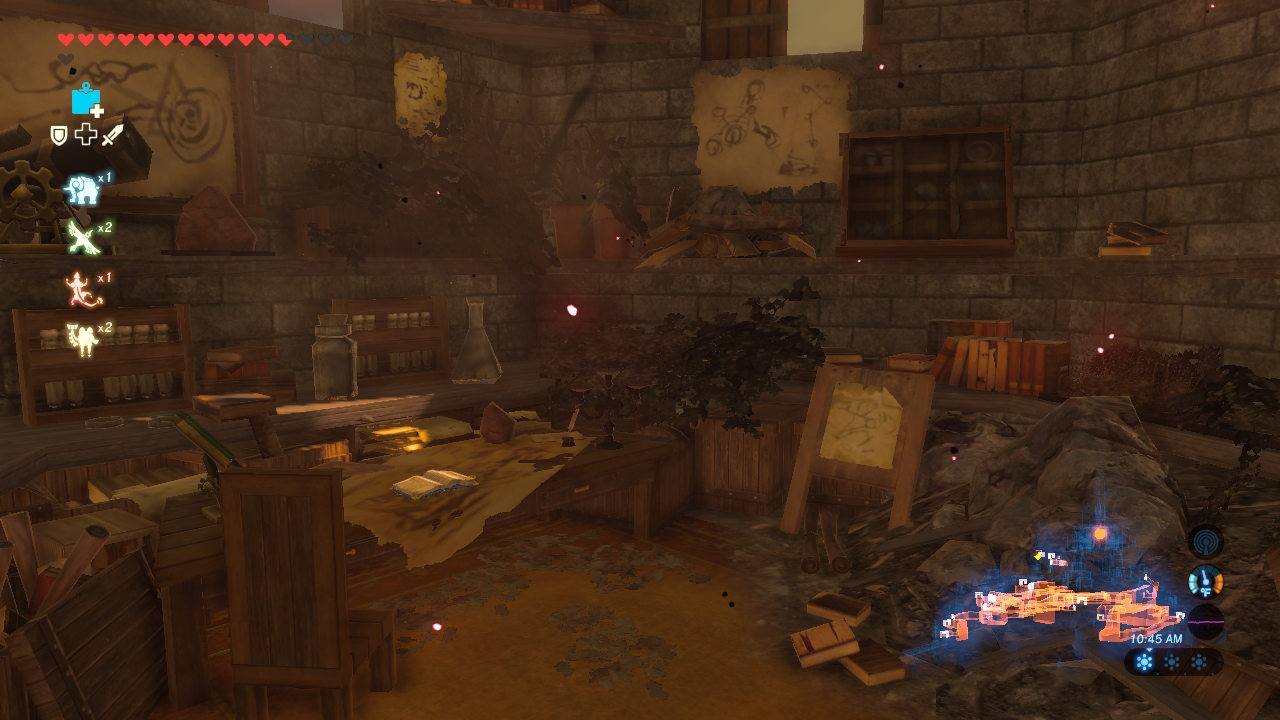Select the blue amiibo rune icon

(87, 100)
